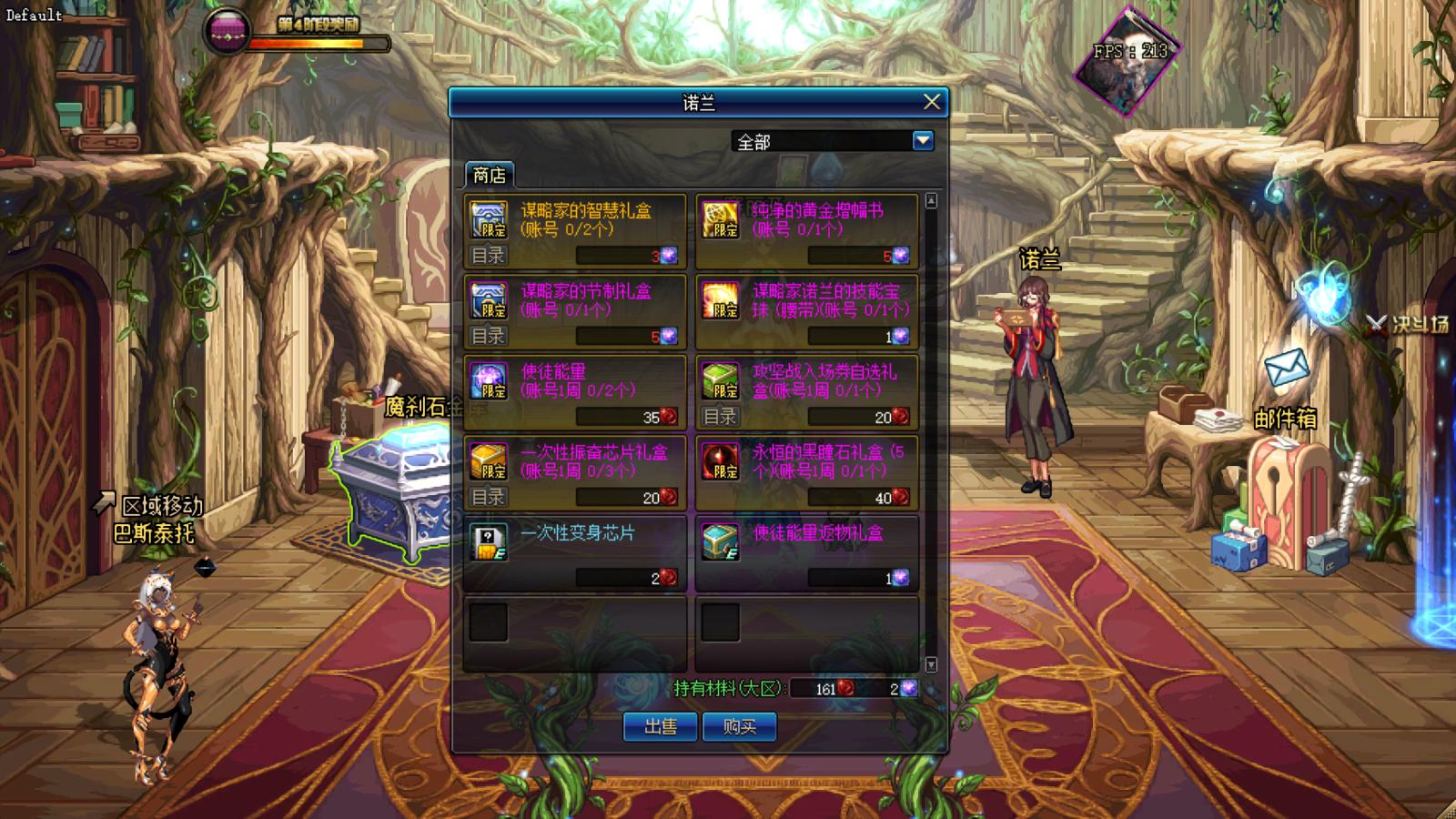
Task: Open the 第4阶段奖励 reward icon
Action: [227, 30]
